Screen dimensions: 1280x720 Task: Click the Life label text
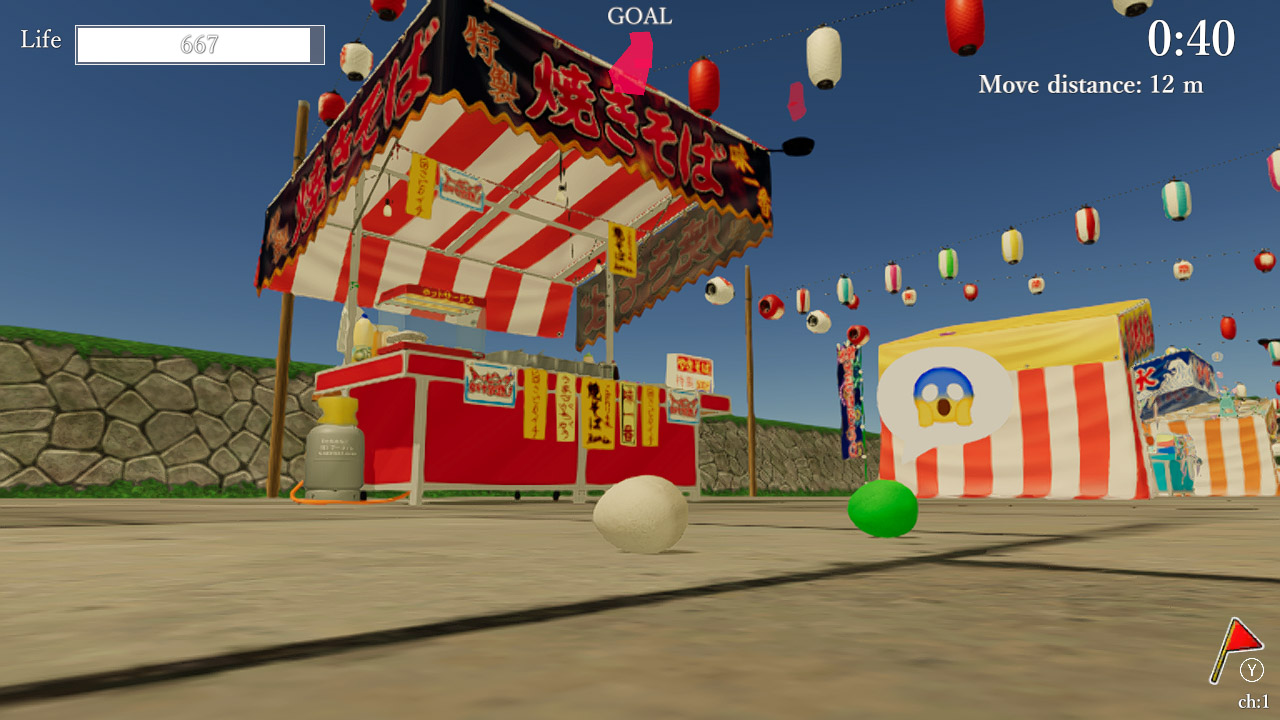point(39,41)
